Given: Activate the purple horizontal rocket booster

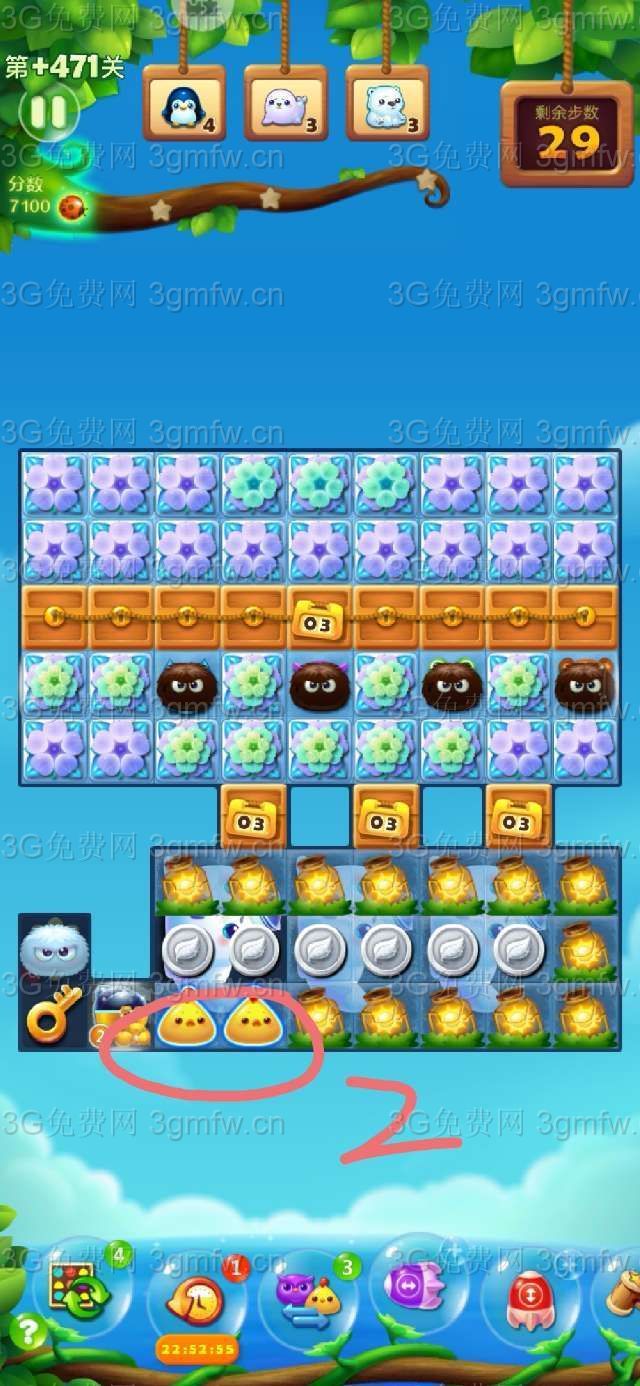Looking at the screenshot, I should [419, 1285].
